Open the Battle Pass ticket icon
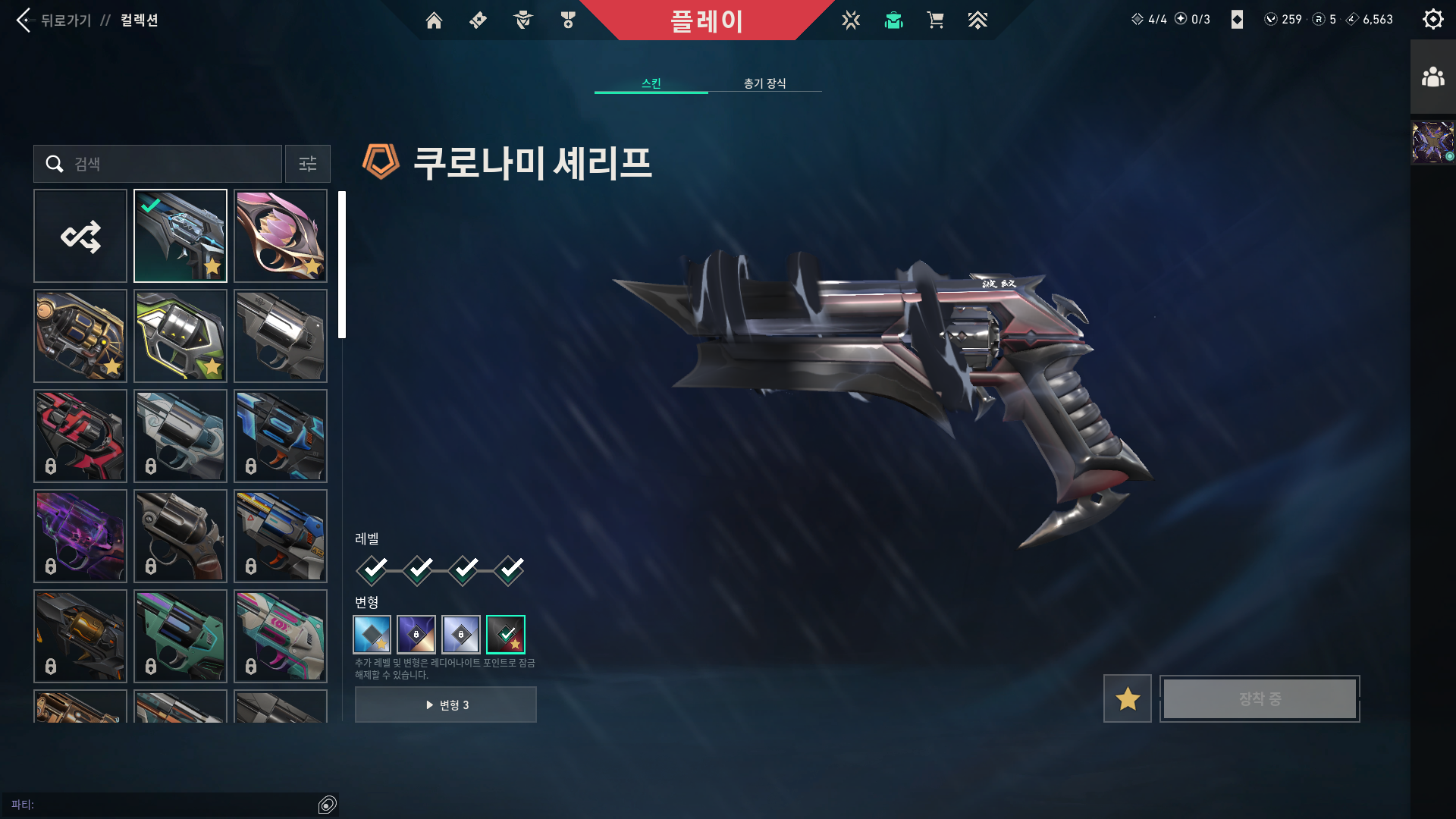 tap(477, 20)
